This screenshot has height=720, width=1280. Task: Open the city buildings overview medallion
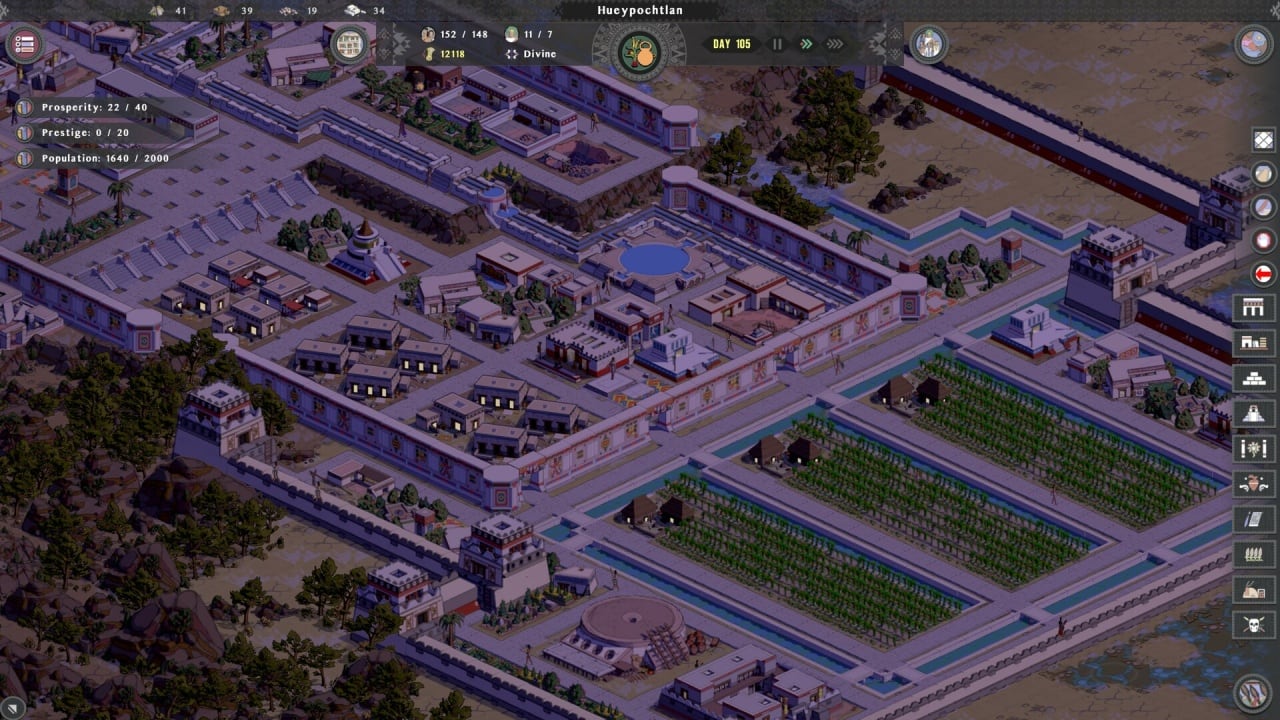coord(350,45)
